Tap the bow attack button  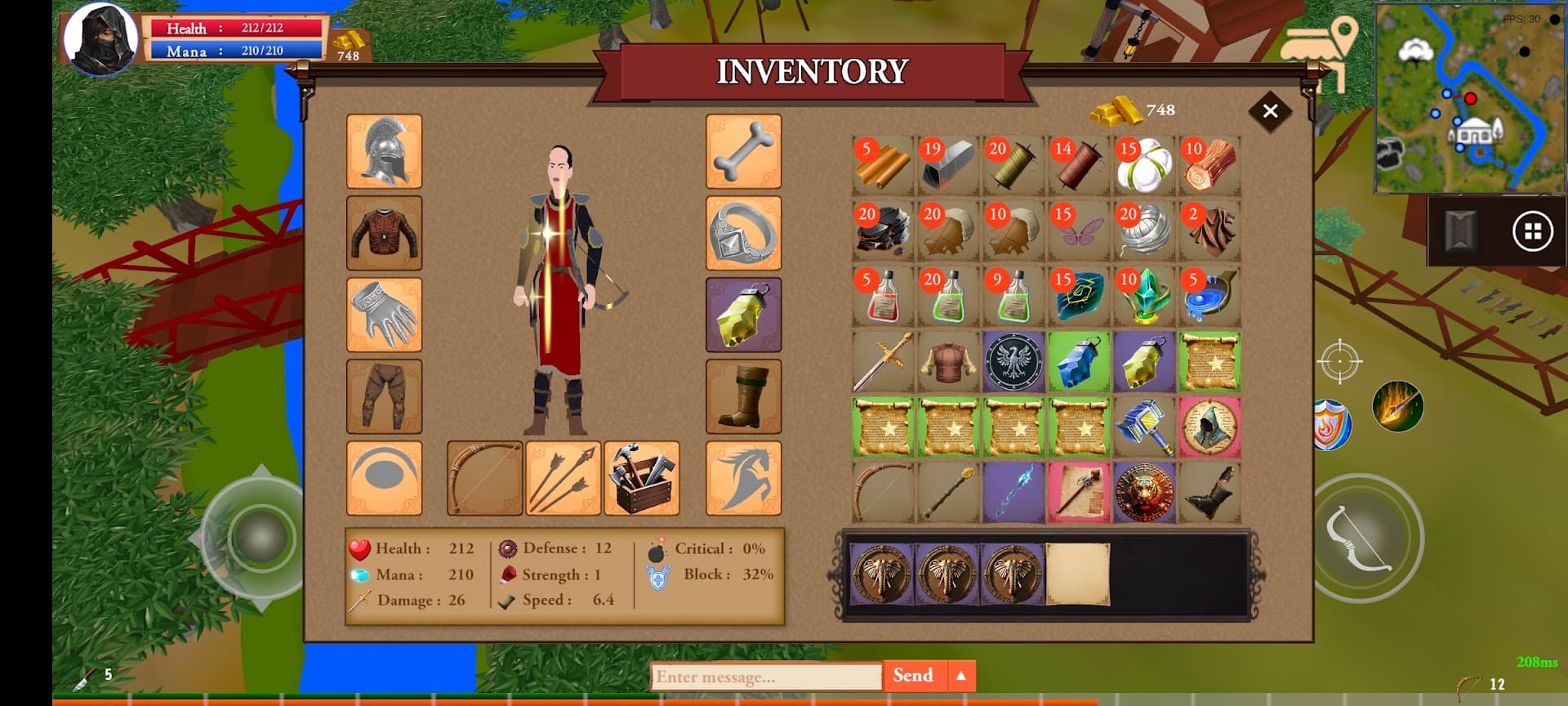[1360, 538]
